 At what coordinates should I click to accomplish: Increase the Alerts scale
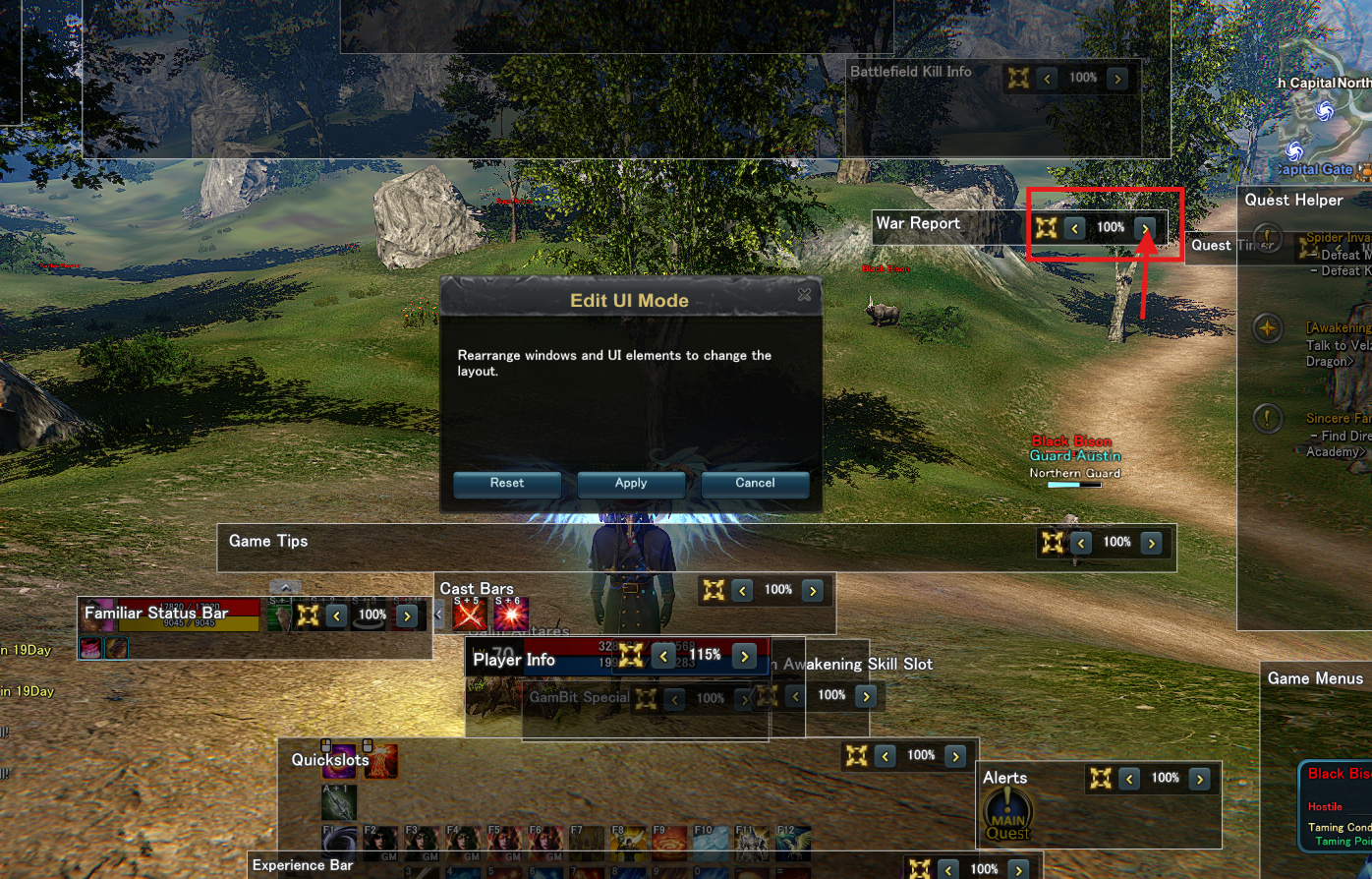1199,779
